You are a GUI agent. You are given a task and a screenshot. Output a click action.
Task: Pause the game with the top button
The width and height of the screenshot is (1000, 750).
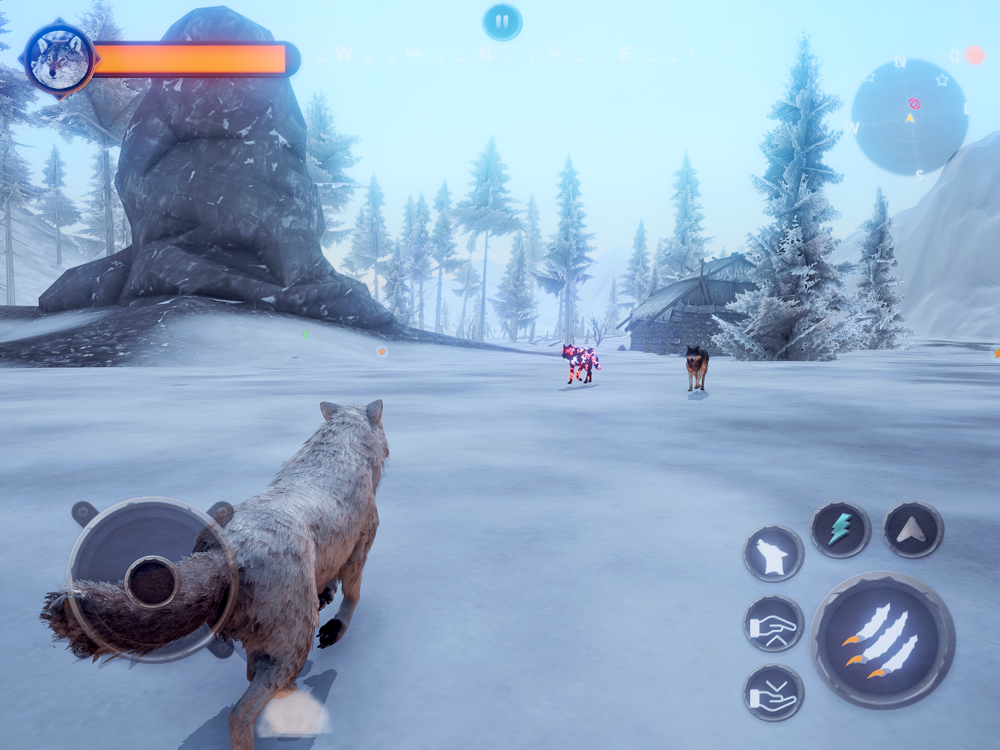point(502,22)
